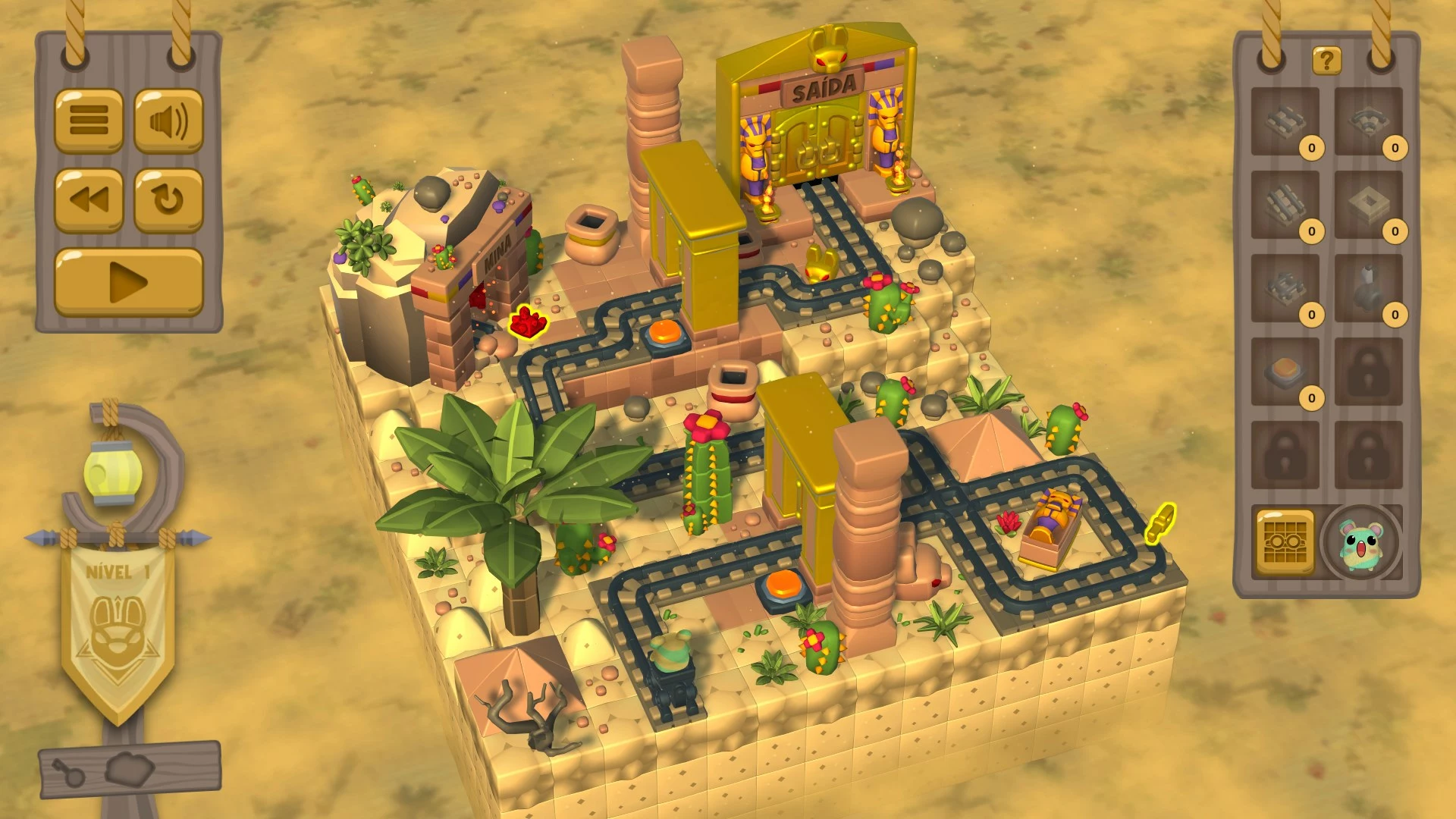Select the square hollow block slot
This screenshot has width=1456, height=819.
pos(1368,205)
